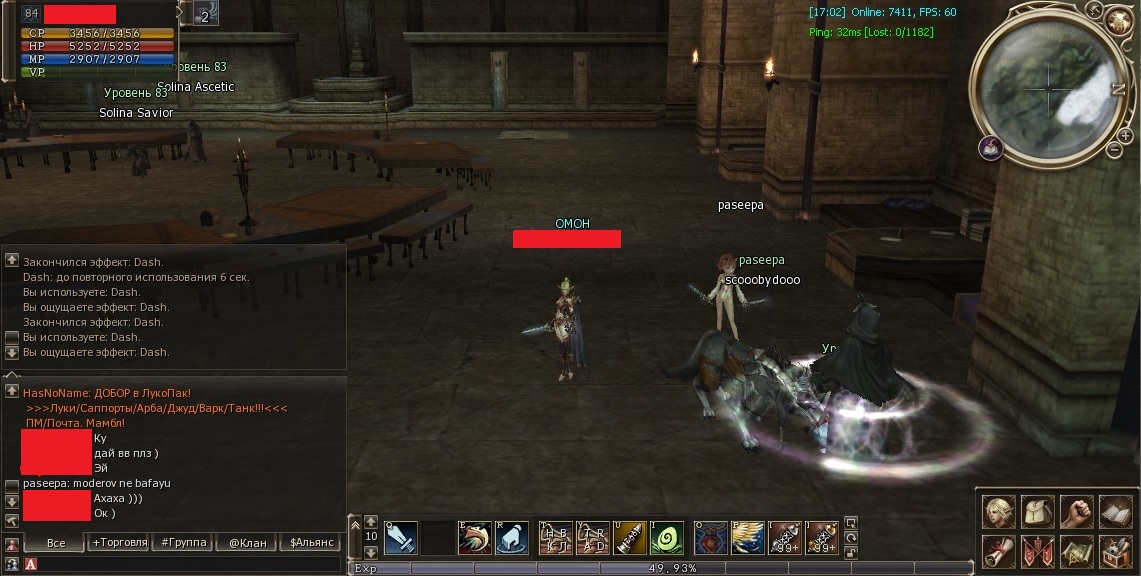Open the actions fist icon

(1077, 513)
